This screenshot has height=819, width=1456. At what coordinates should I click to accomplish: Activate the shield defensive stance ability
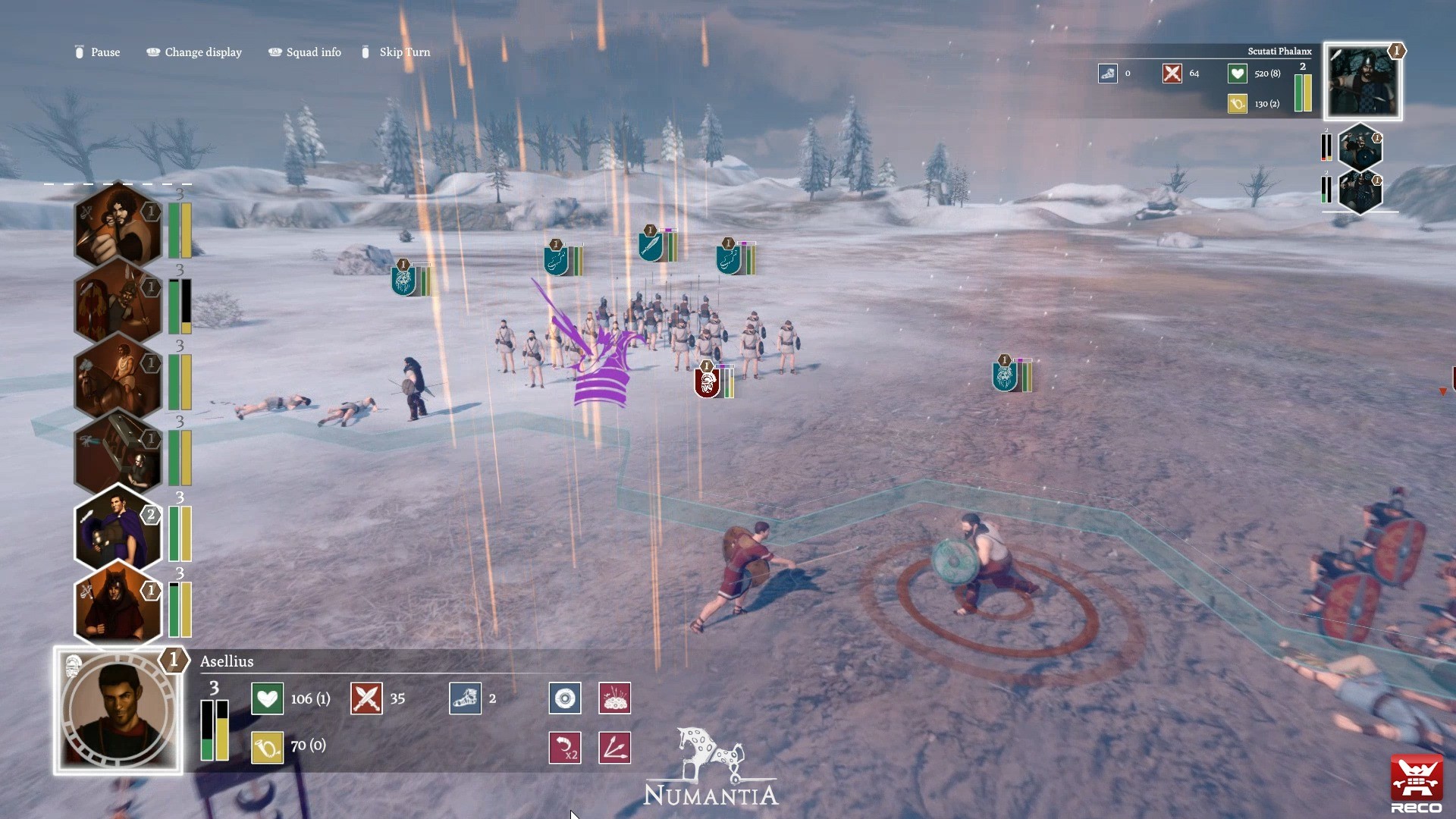click(565, 698)
